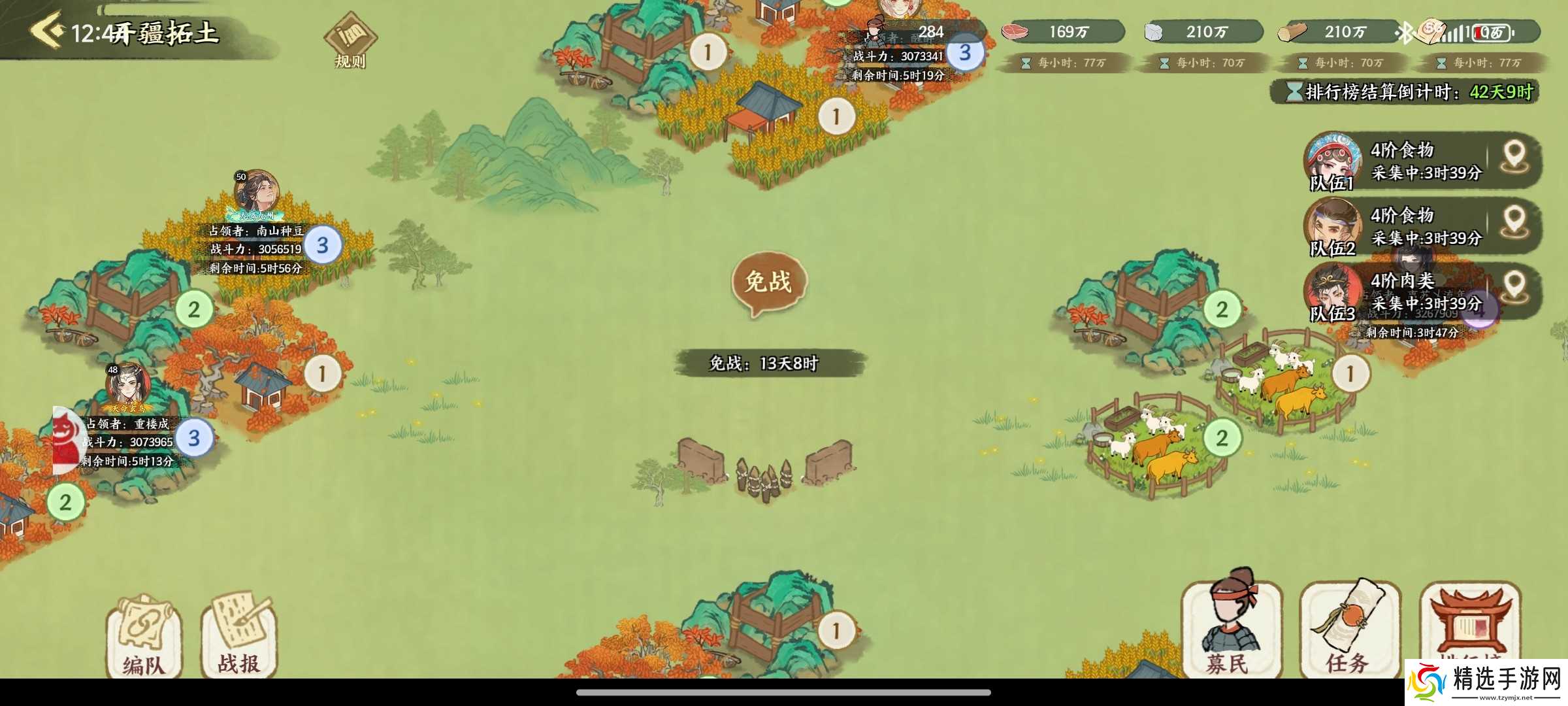Open the 规则 rules icon
This screenshot has height=706, width=1568.
pyautogui.click(x=350, y=41)
